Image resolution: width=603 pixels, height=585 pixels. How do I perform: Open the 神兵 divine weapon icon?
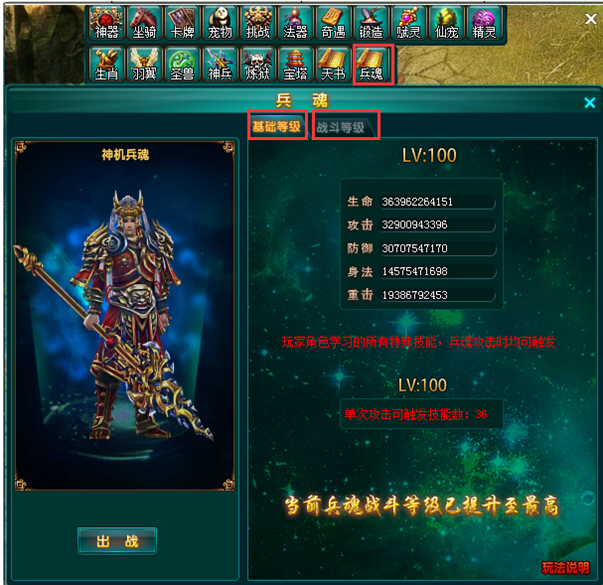pyautogui.click(x=219, y=64)
